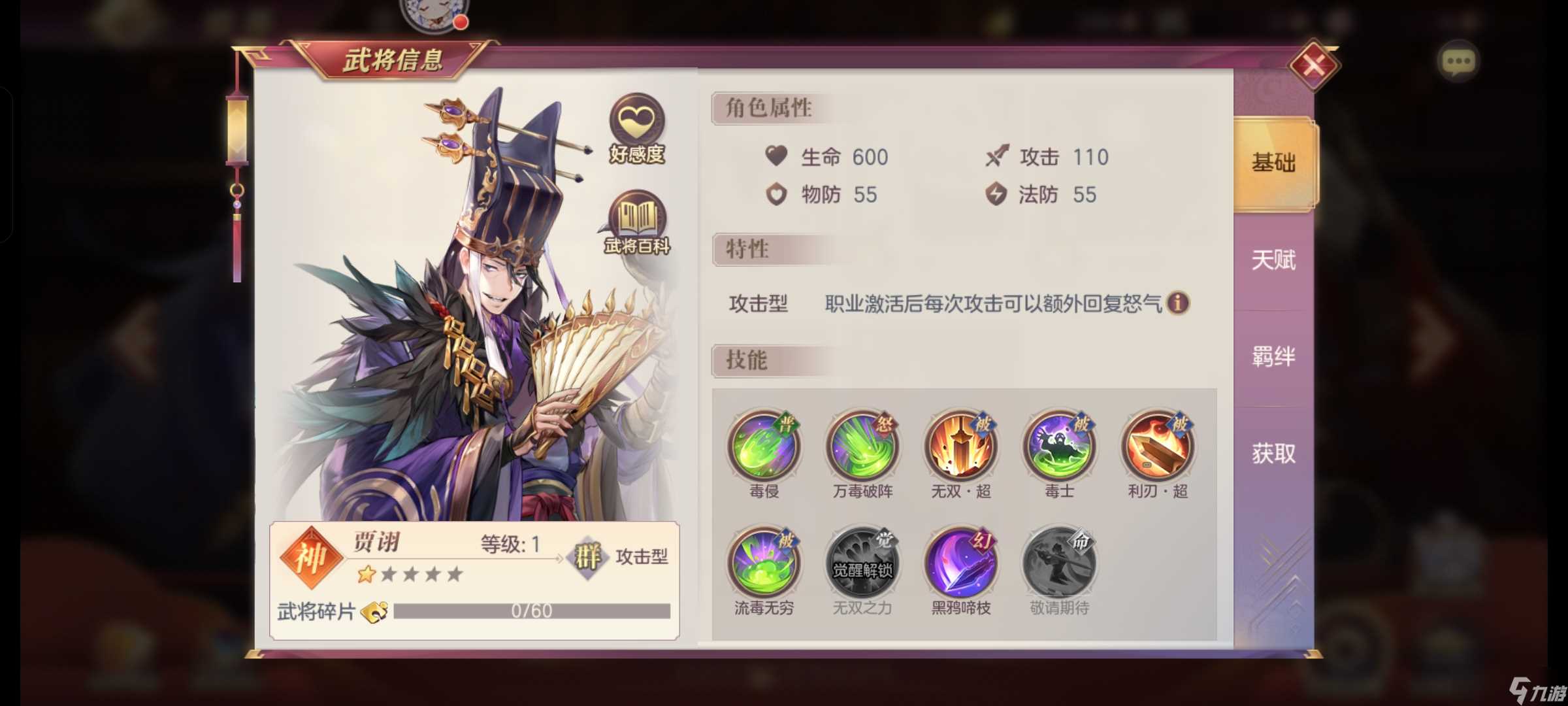Tap the locked 无双之力 awakening skill
This screenshot has width=1568, height=706.
tap(862, 562)
